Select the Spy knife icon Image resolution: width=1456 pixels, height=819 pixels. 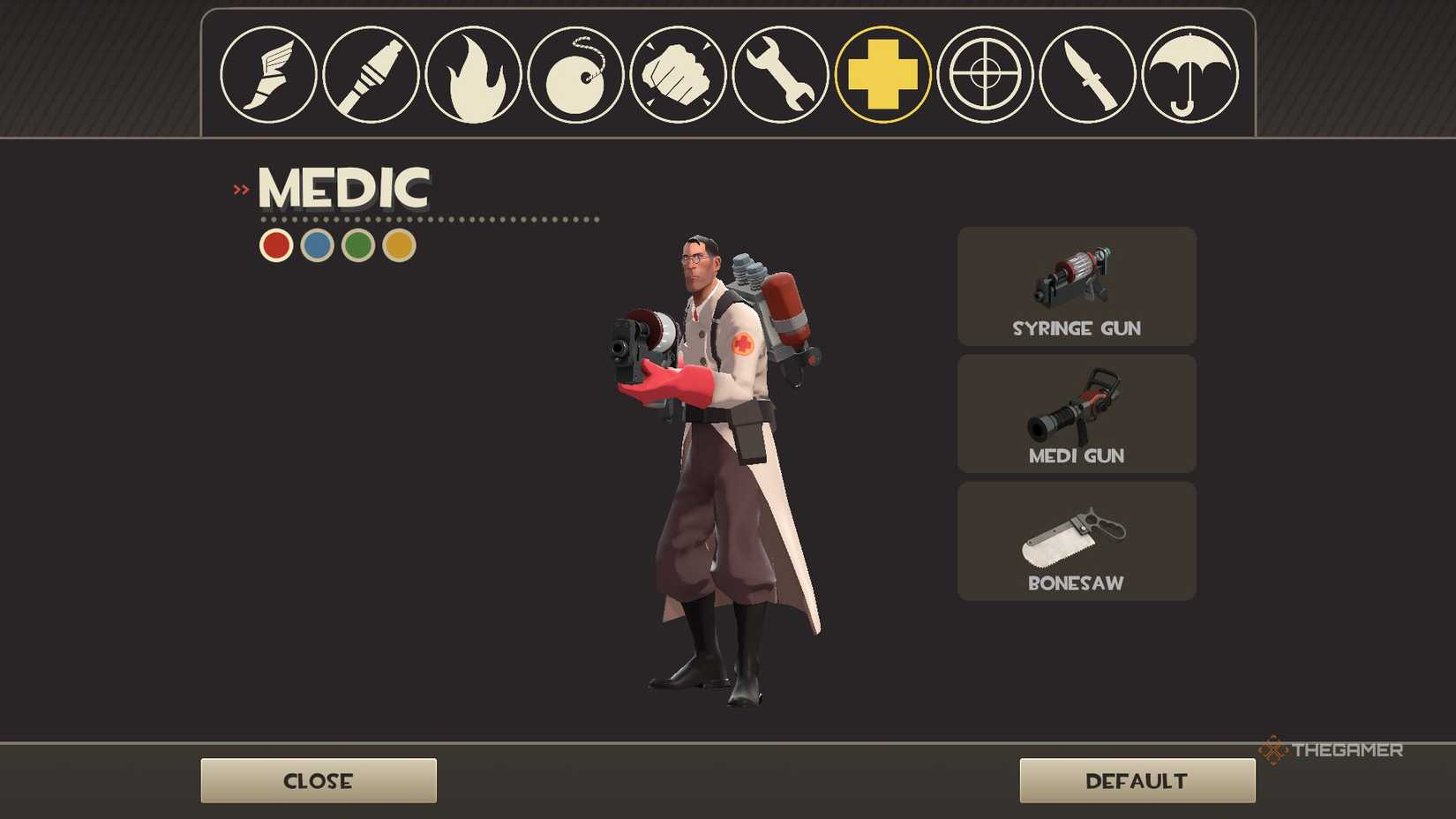tap(1087, 76)
